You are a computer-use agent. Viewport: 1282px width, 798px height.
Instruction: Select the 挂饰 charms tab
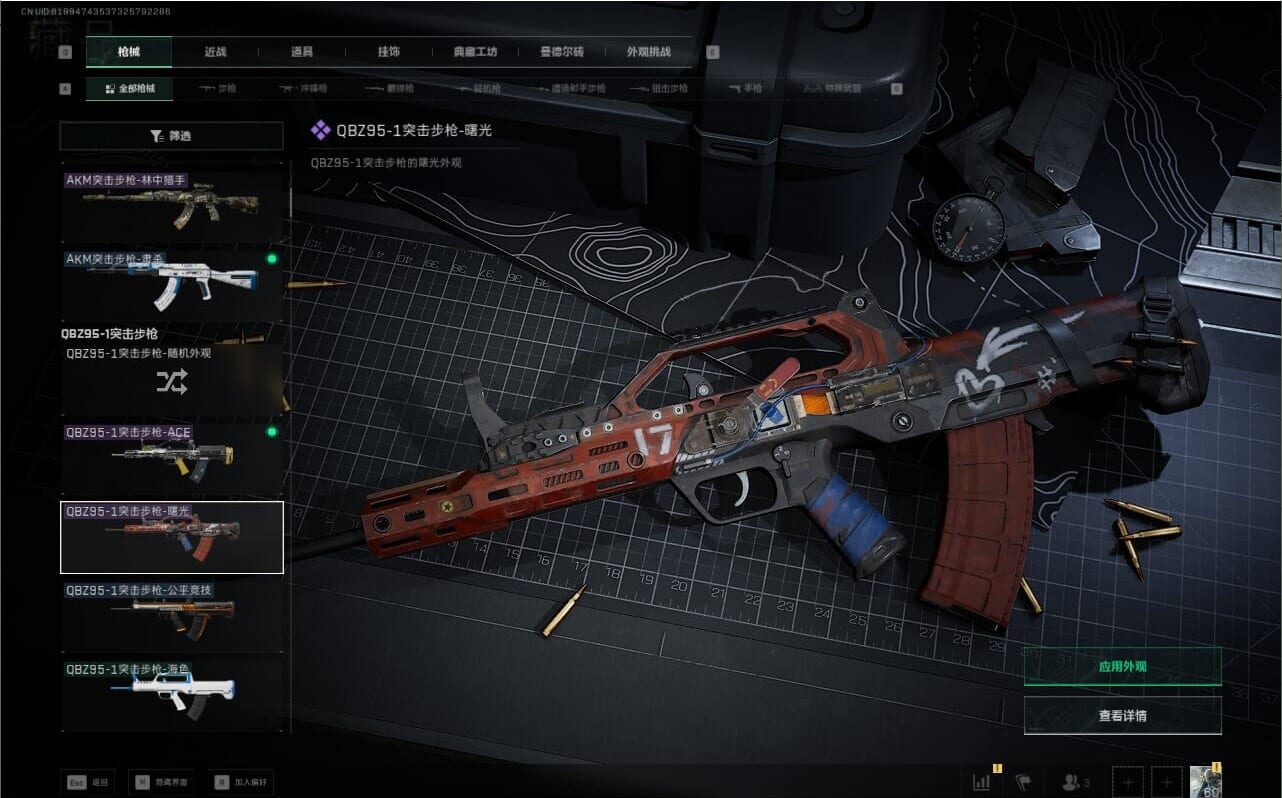click(390, 52)
